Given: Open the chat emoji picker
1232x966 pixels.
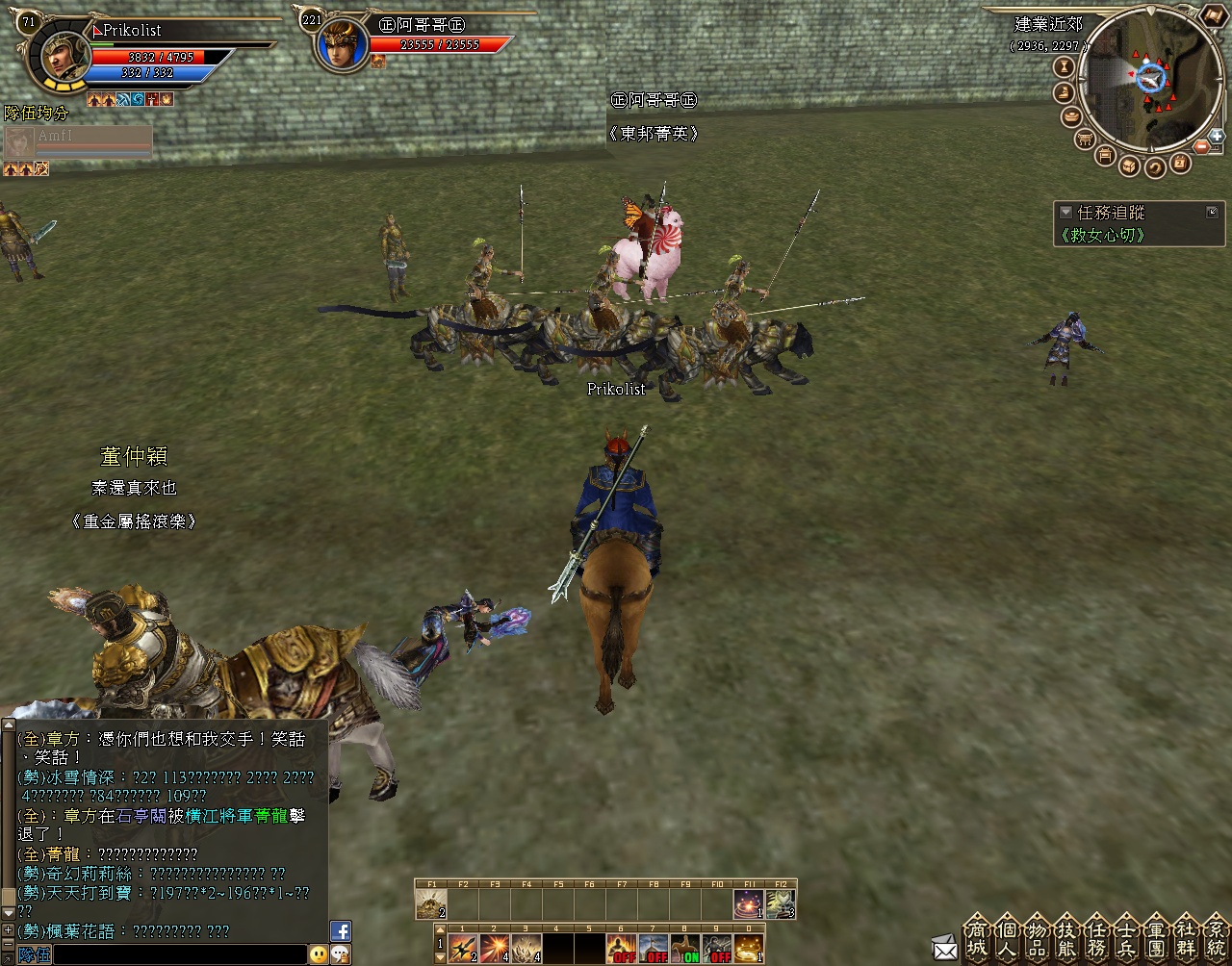Looking at the screenshot, I should click(319, 954).
